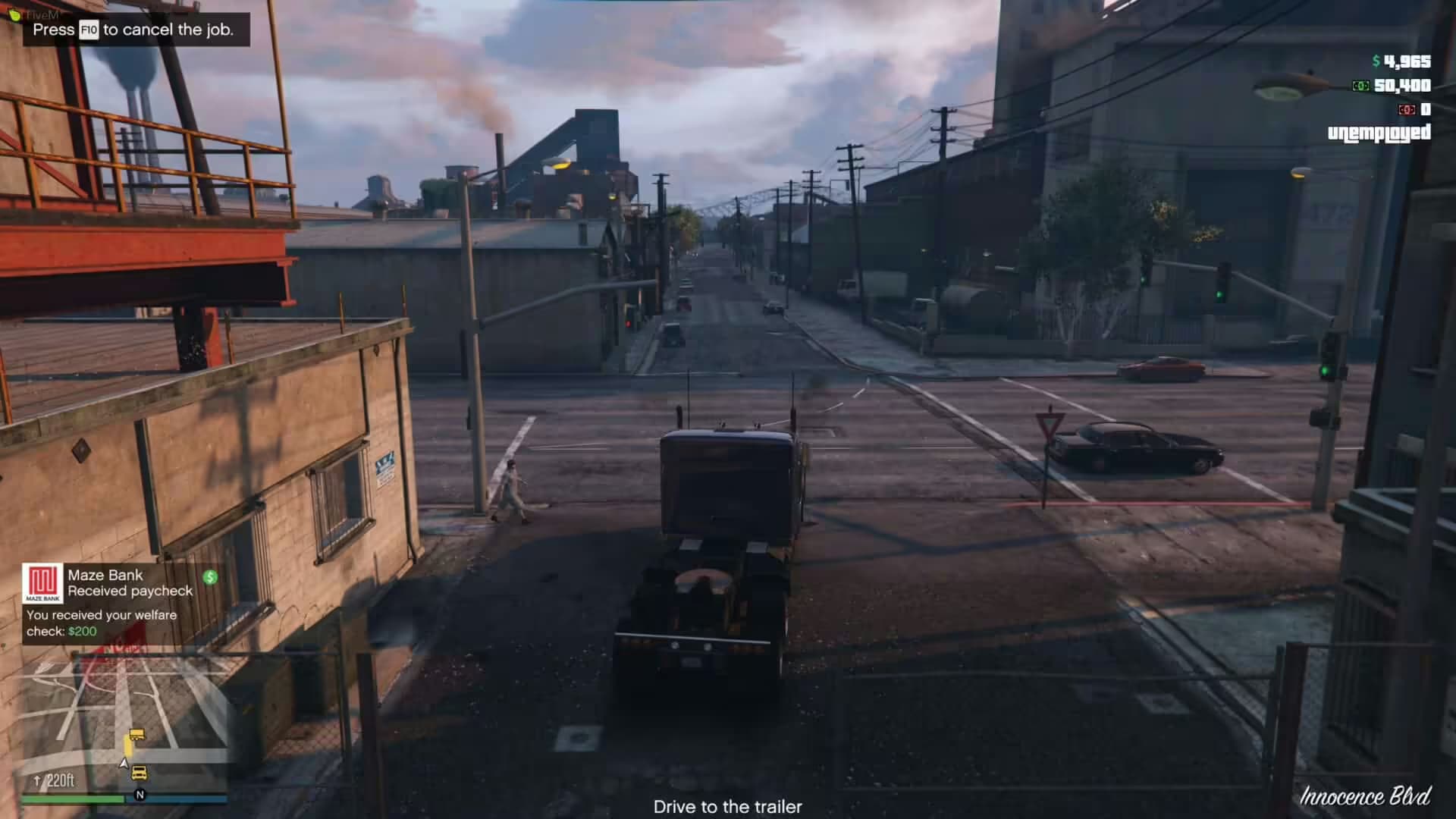Select the 220ft distance indicator on the minimap
Image resolution: width=1456 pixels, height=819 pixels.
tap(61, 780)
